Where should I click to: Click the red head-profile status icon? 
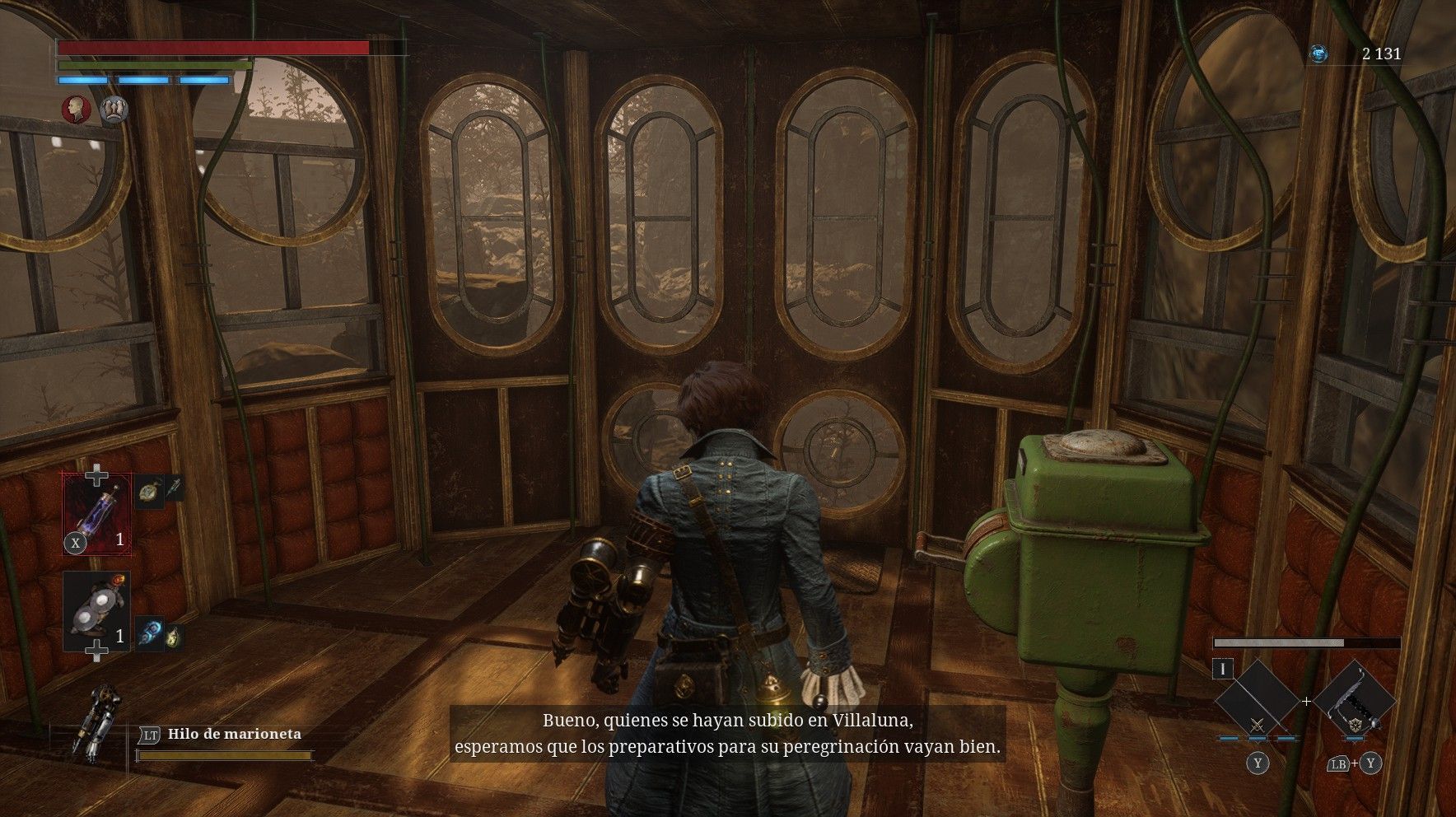point(77,110)
